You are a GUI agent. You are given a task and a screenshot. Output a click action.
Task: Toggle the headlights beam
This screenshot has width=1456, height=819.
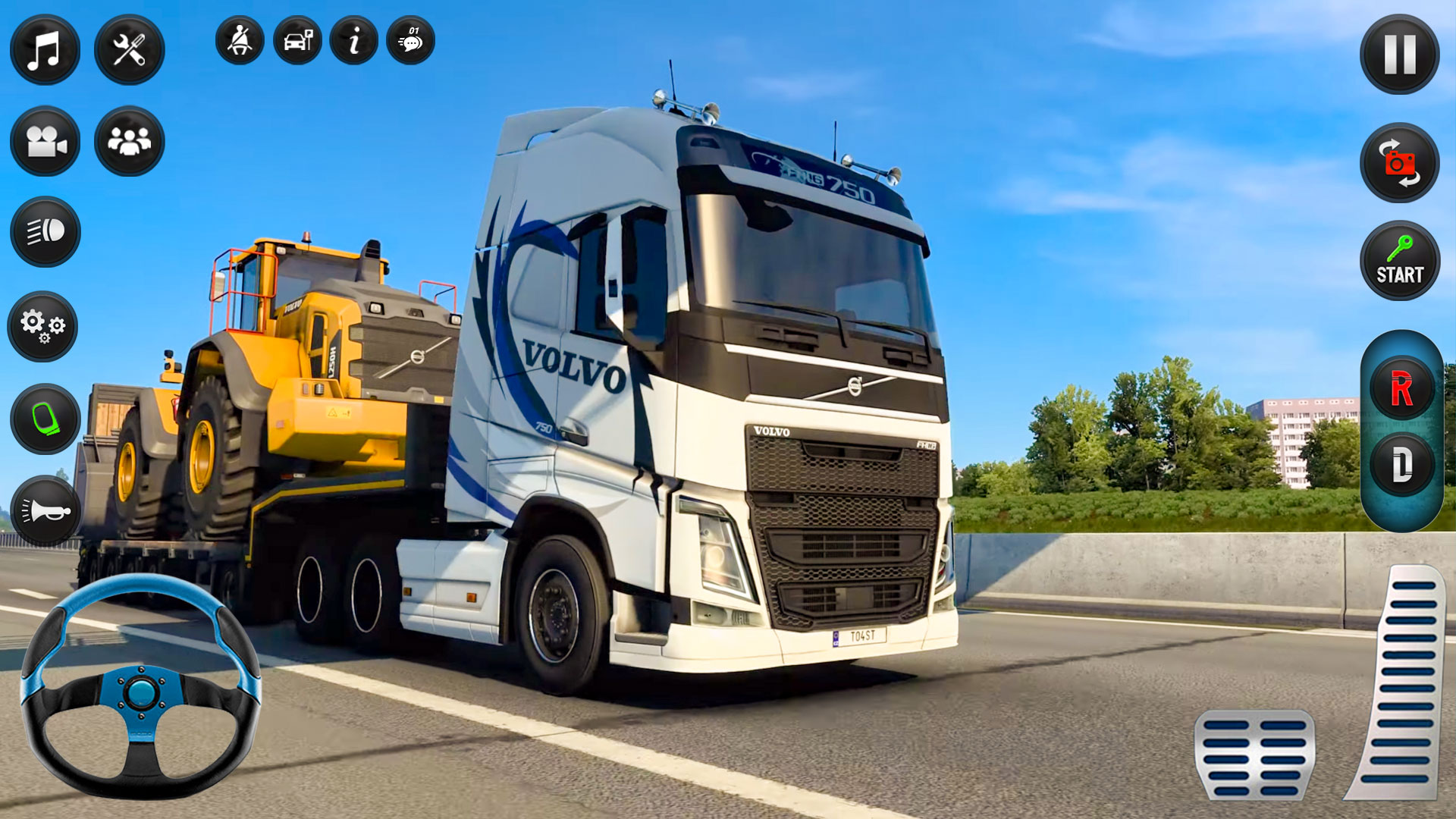[x=43, y=232]
